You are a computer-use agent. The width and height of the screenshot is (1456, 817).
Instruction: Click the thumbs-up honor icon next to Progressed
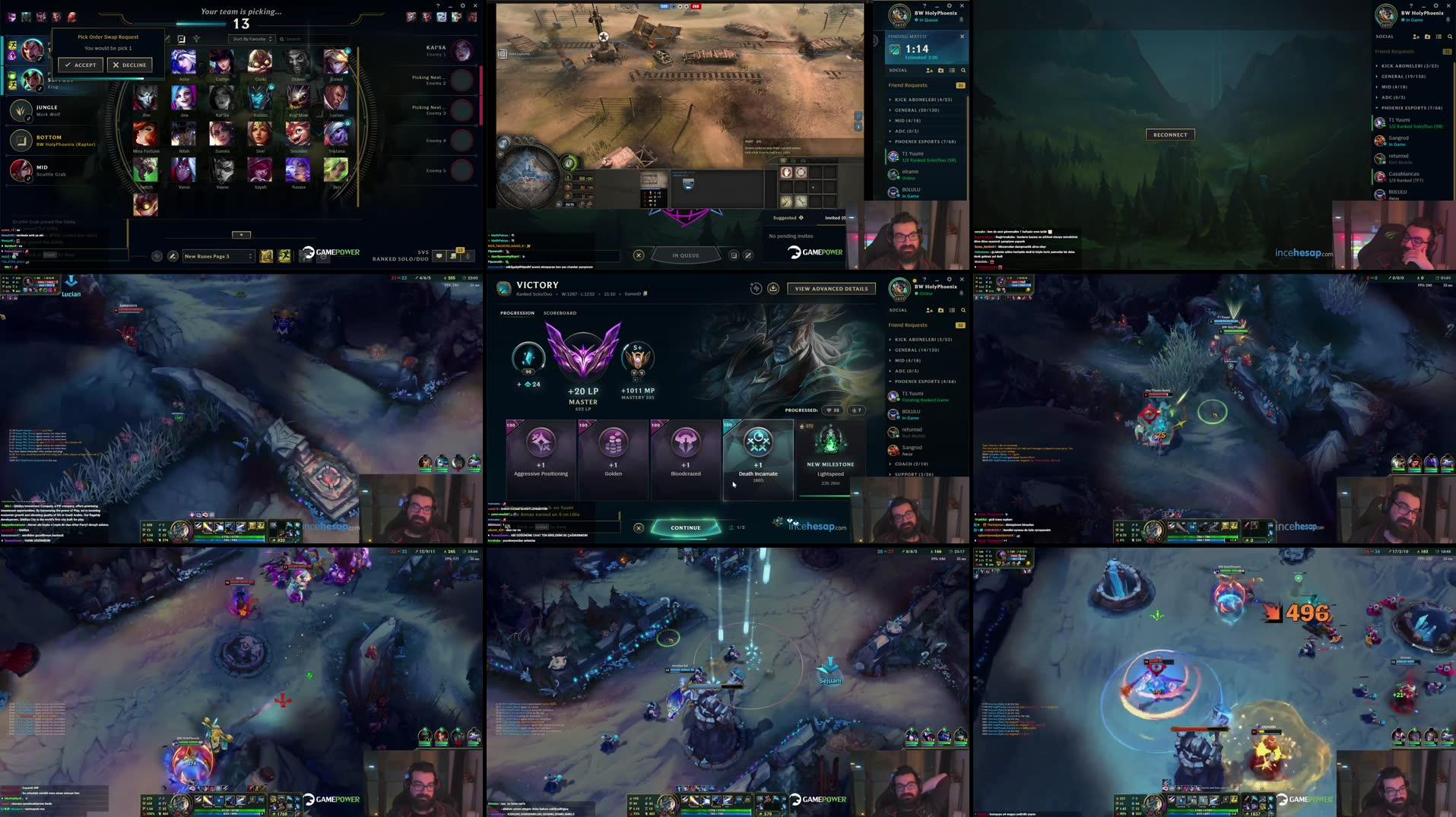(855, 410)
